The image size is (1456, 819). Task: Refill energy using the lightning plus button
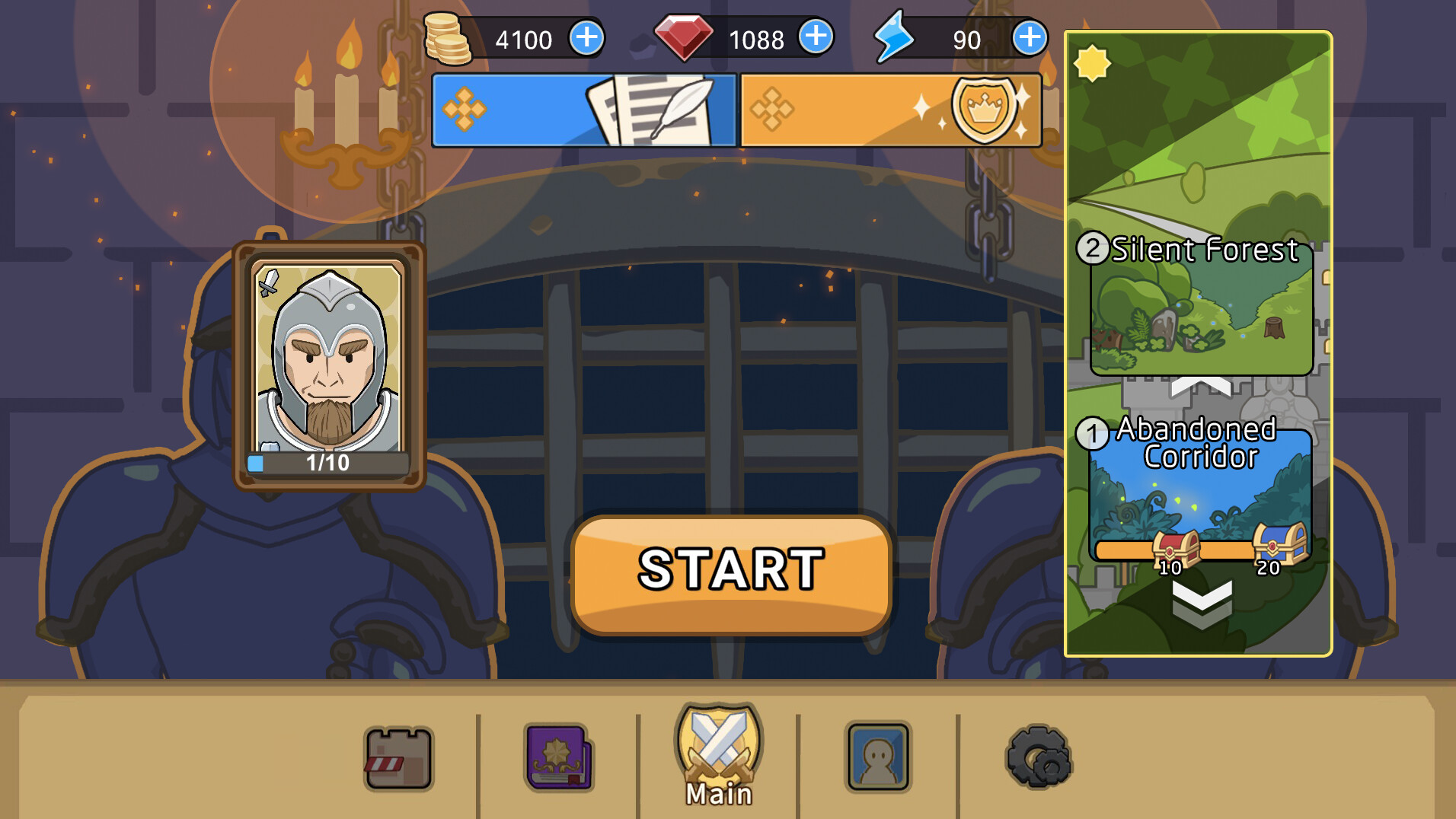1030,35
